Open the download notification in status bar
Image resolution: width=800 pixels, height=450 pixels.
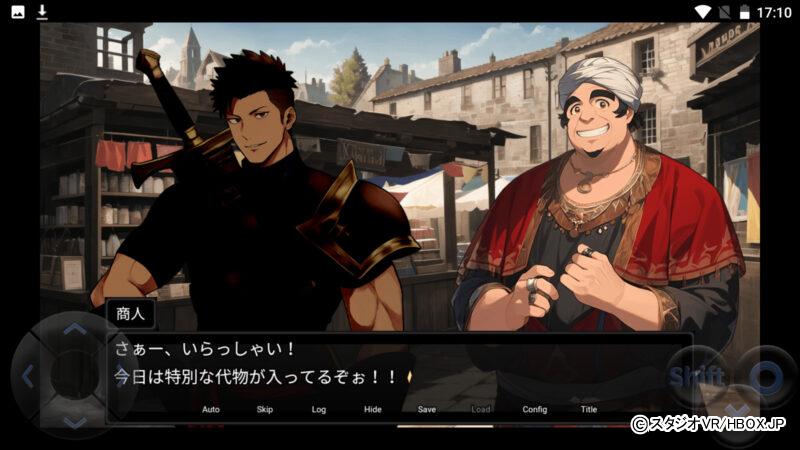(x=42, y=12)
